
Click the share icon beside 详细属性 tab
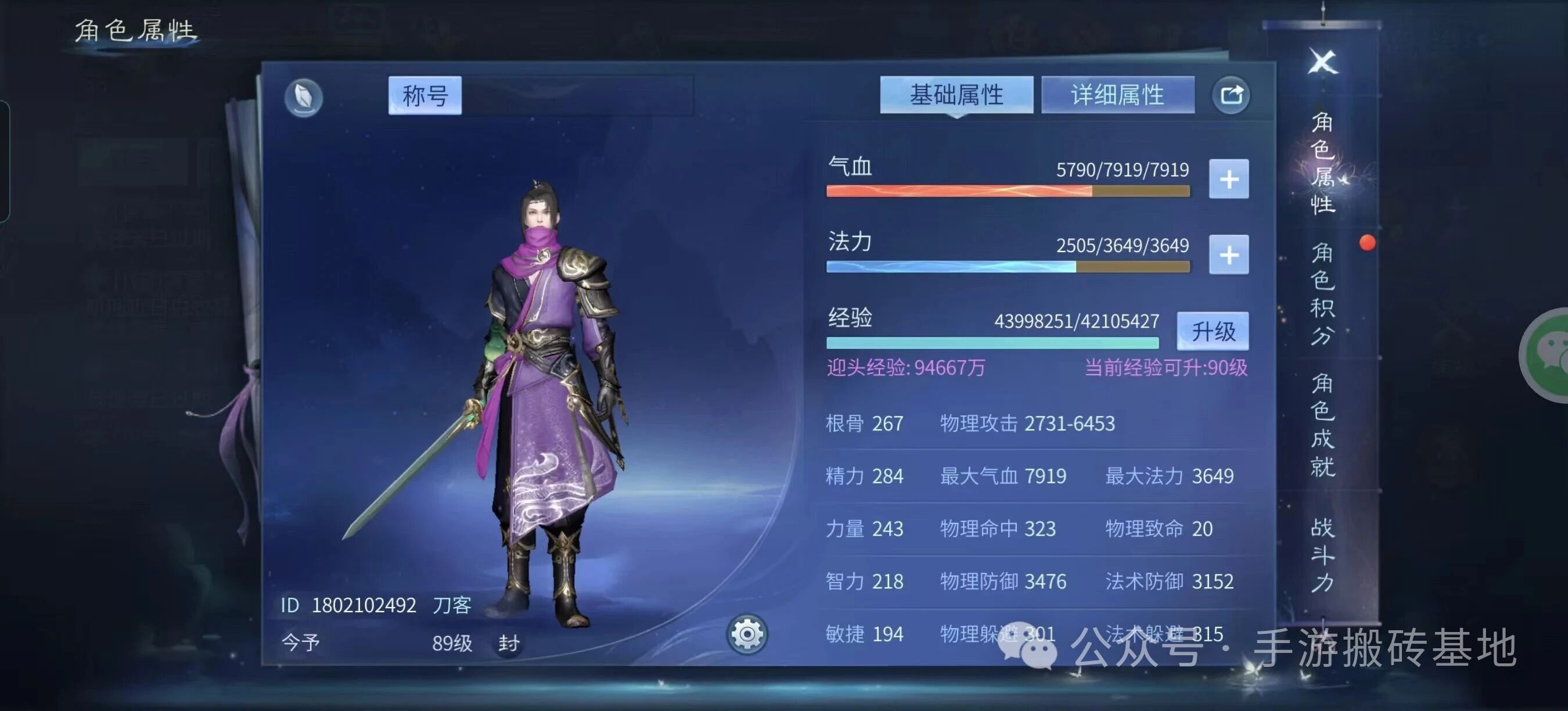(1231, 94)
